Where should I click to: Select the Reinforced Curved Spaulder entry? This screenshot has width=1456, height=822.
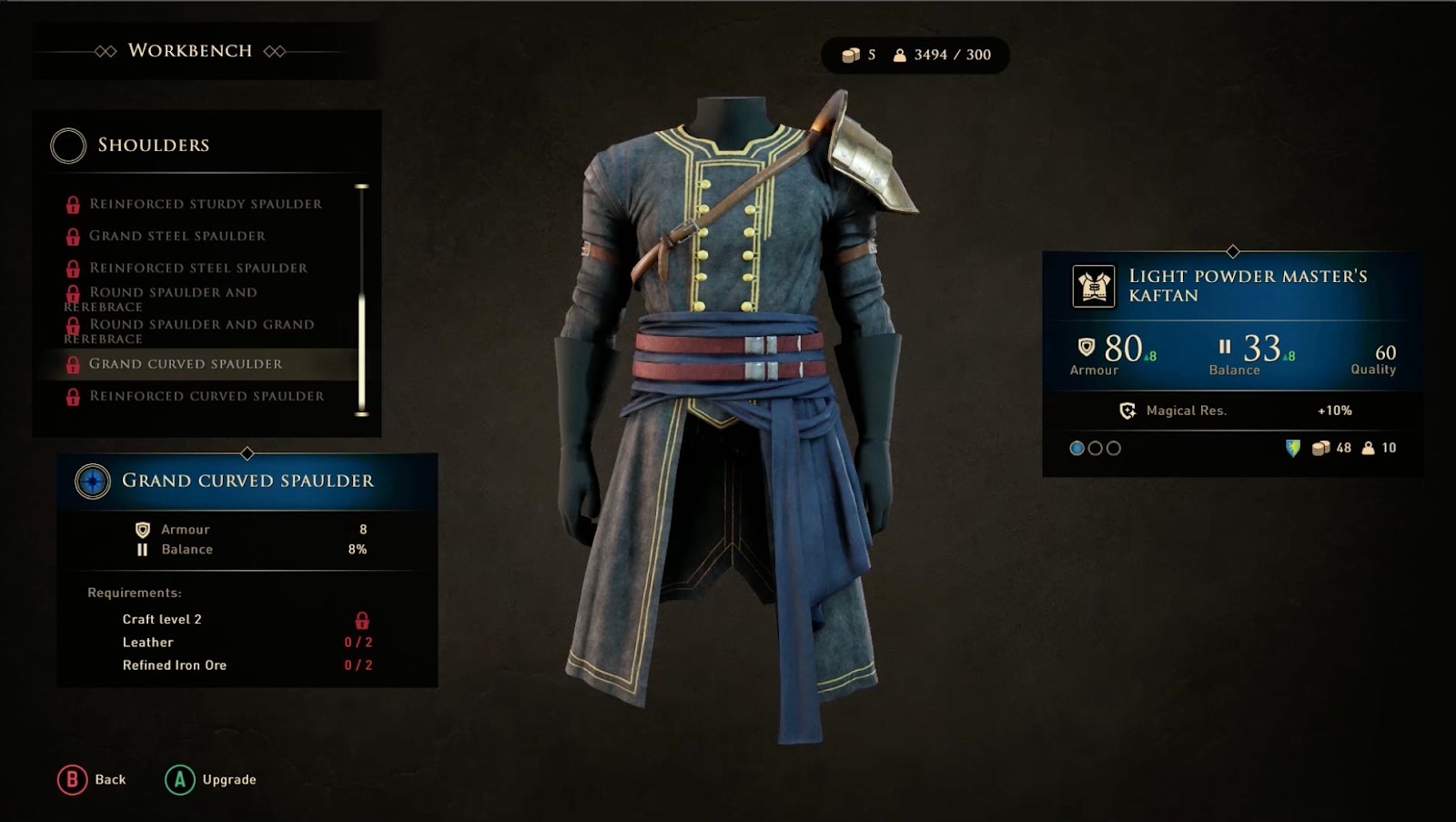(x=207, y=396)
